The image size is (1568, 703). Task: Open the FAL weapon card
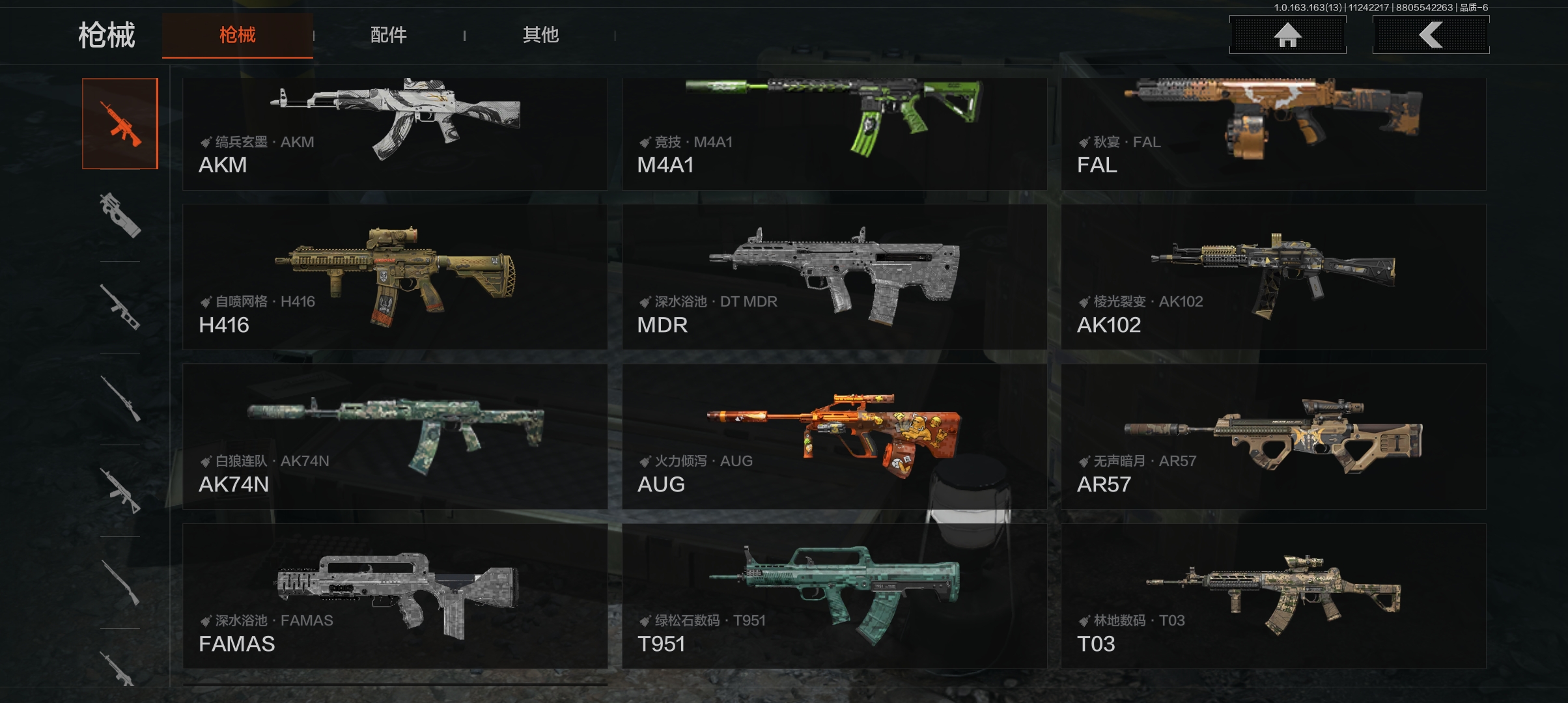point(1273,134)
